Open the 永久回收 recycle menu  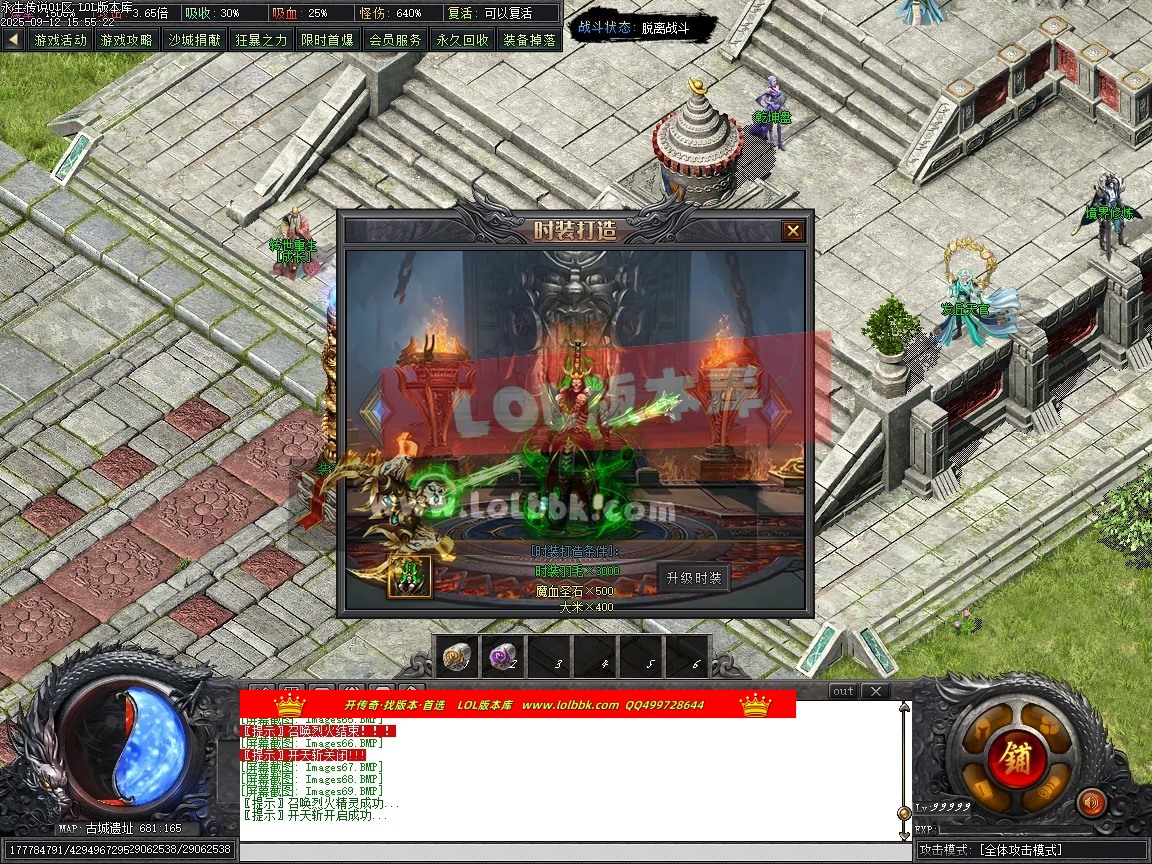tap(462, 40)
